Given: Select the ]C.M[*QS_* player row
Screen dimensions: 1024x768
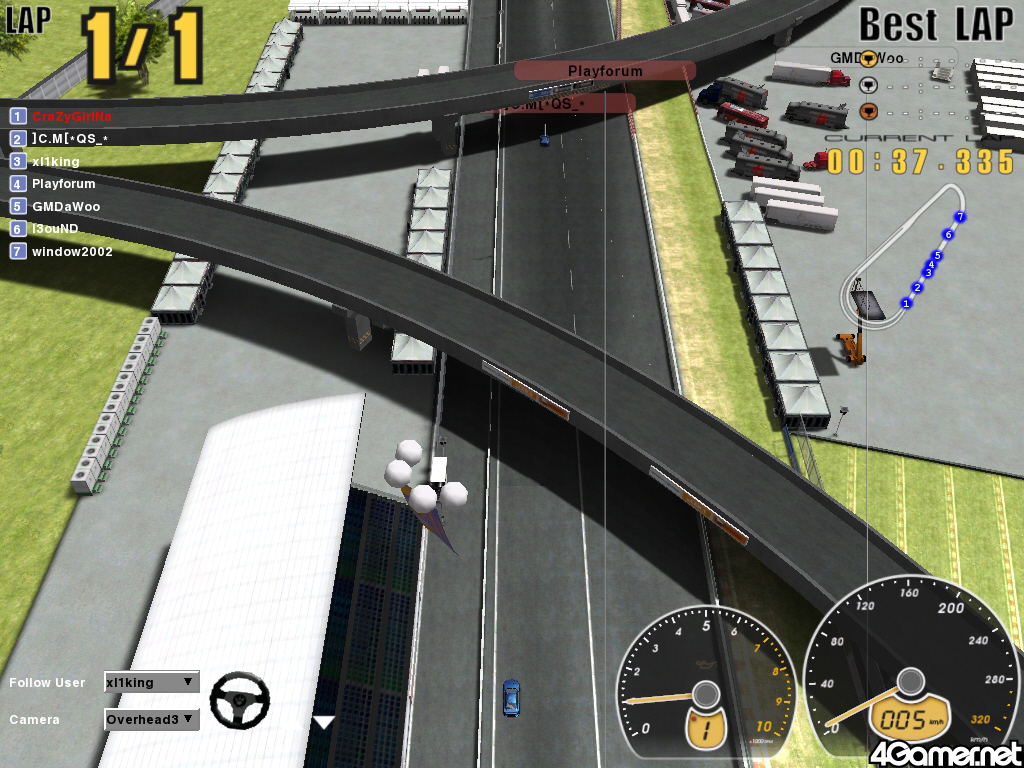Looking at the screenshot, I should [x=69, y=139].
